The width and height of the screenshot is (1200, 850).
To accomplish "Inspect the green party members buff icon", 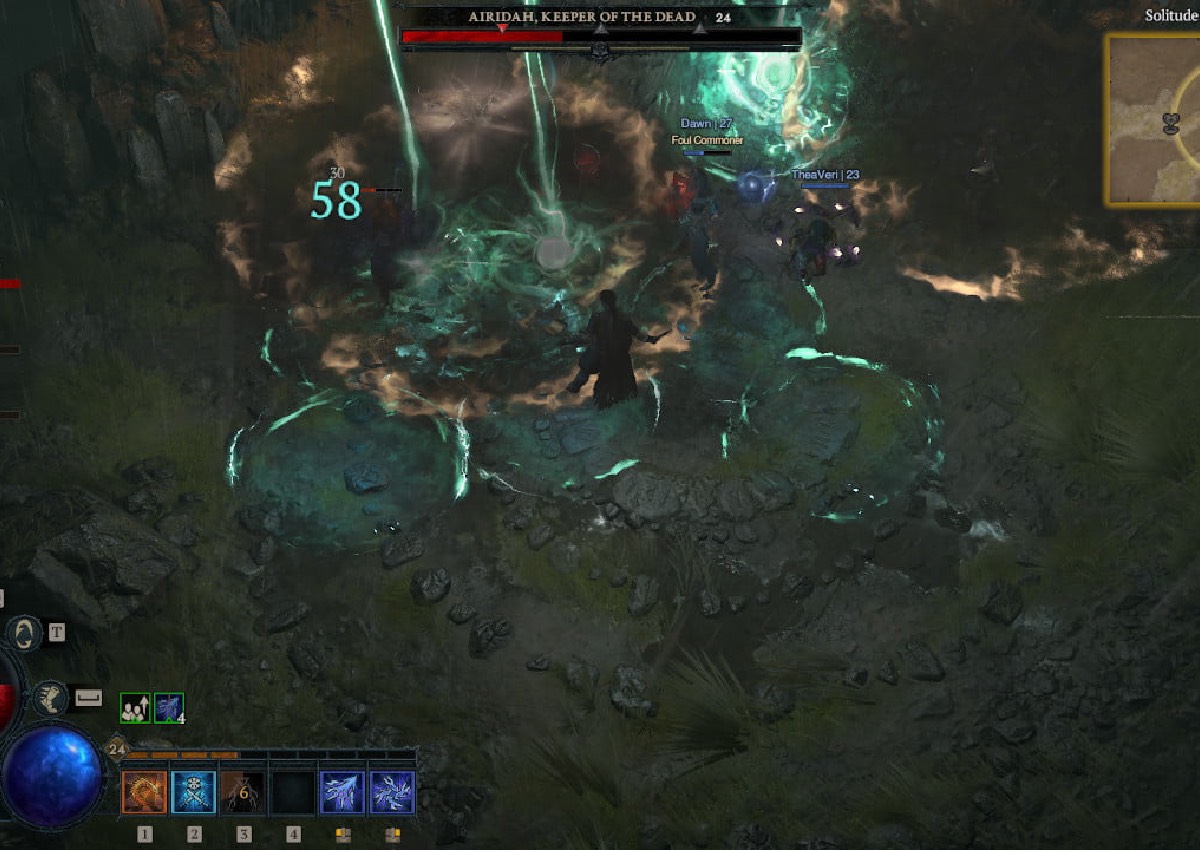I will click(134, 708).
